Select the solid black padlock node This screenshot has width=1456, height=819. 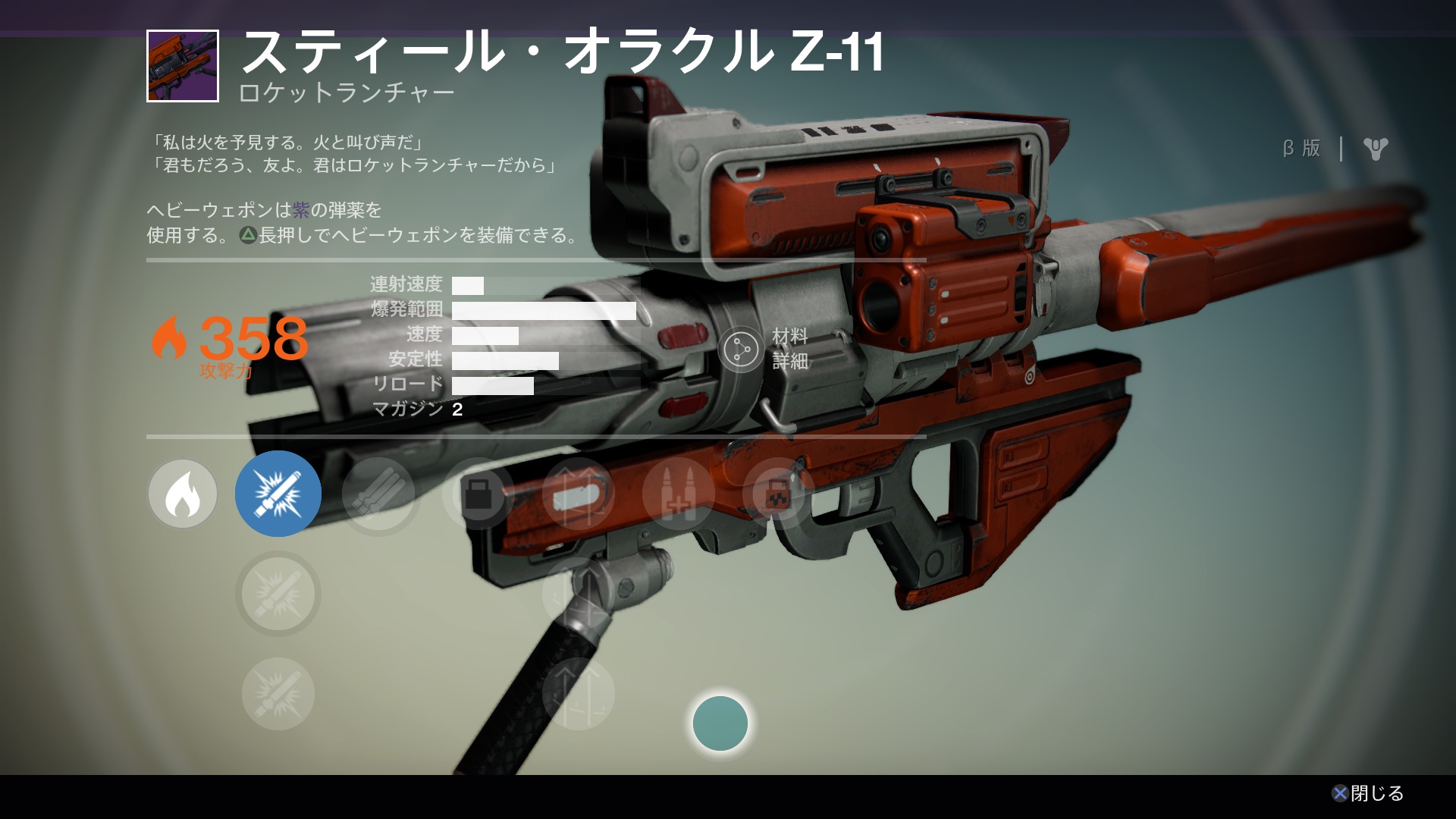(x=478, y=494)
